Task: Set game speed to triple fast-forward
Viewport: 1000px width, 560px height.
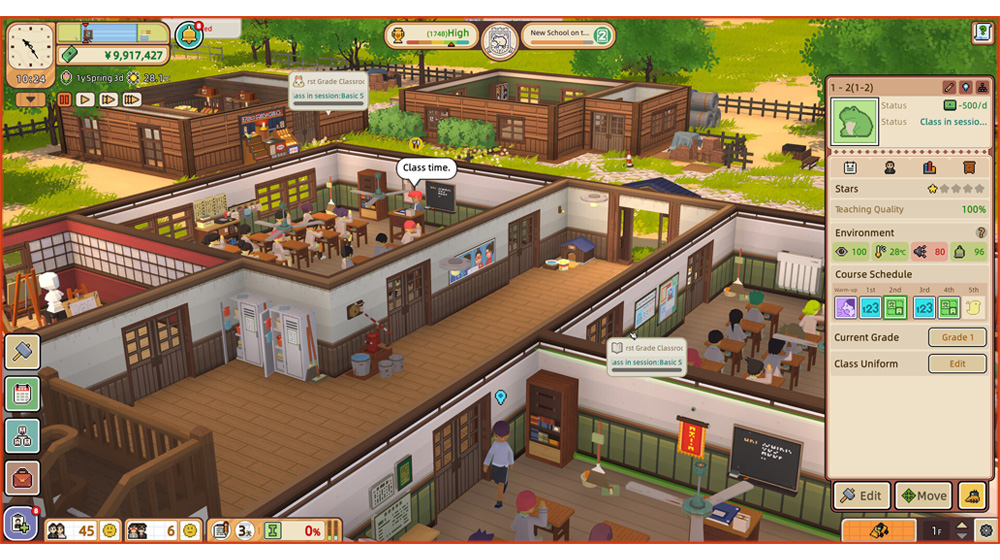Action: (x=132, y=99)
